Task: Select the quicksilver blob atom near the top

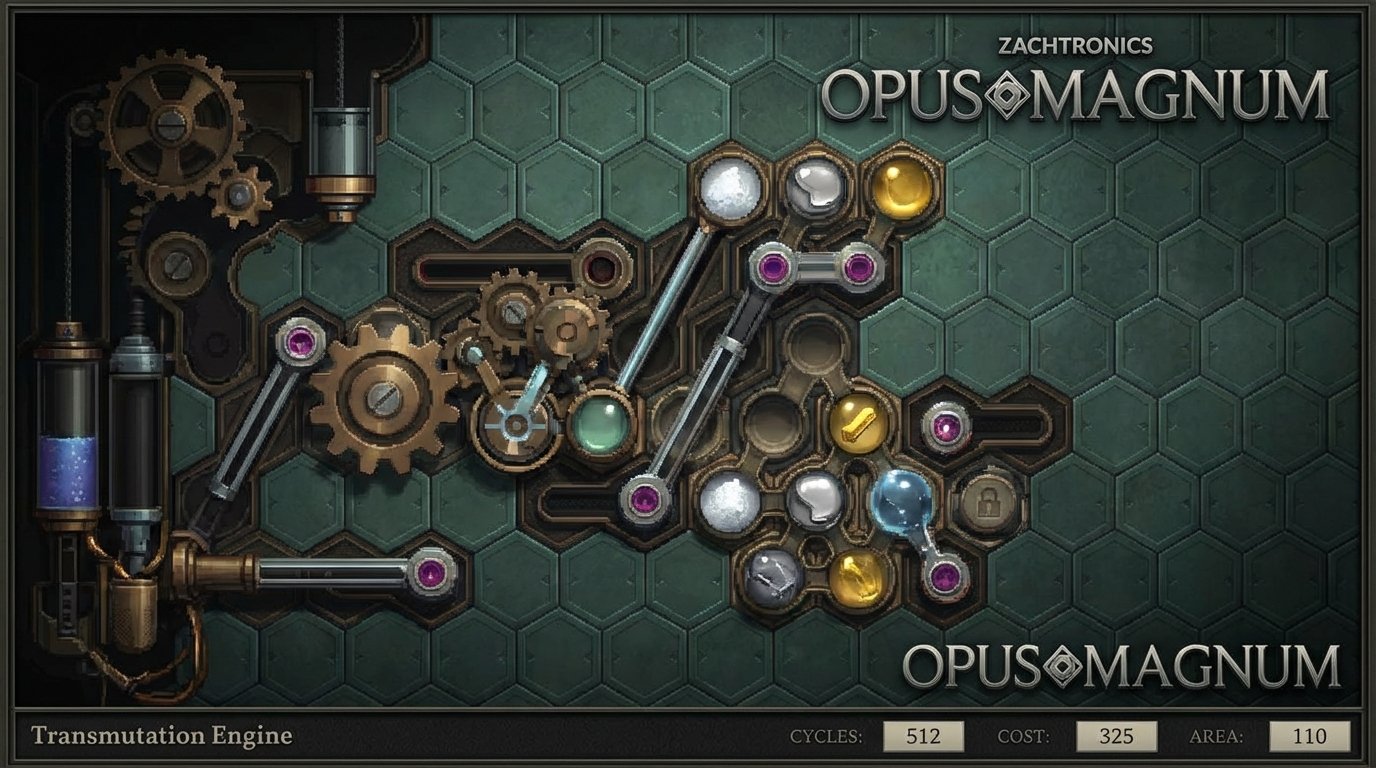Action: [813, 186]
